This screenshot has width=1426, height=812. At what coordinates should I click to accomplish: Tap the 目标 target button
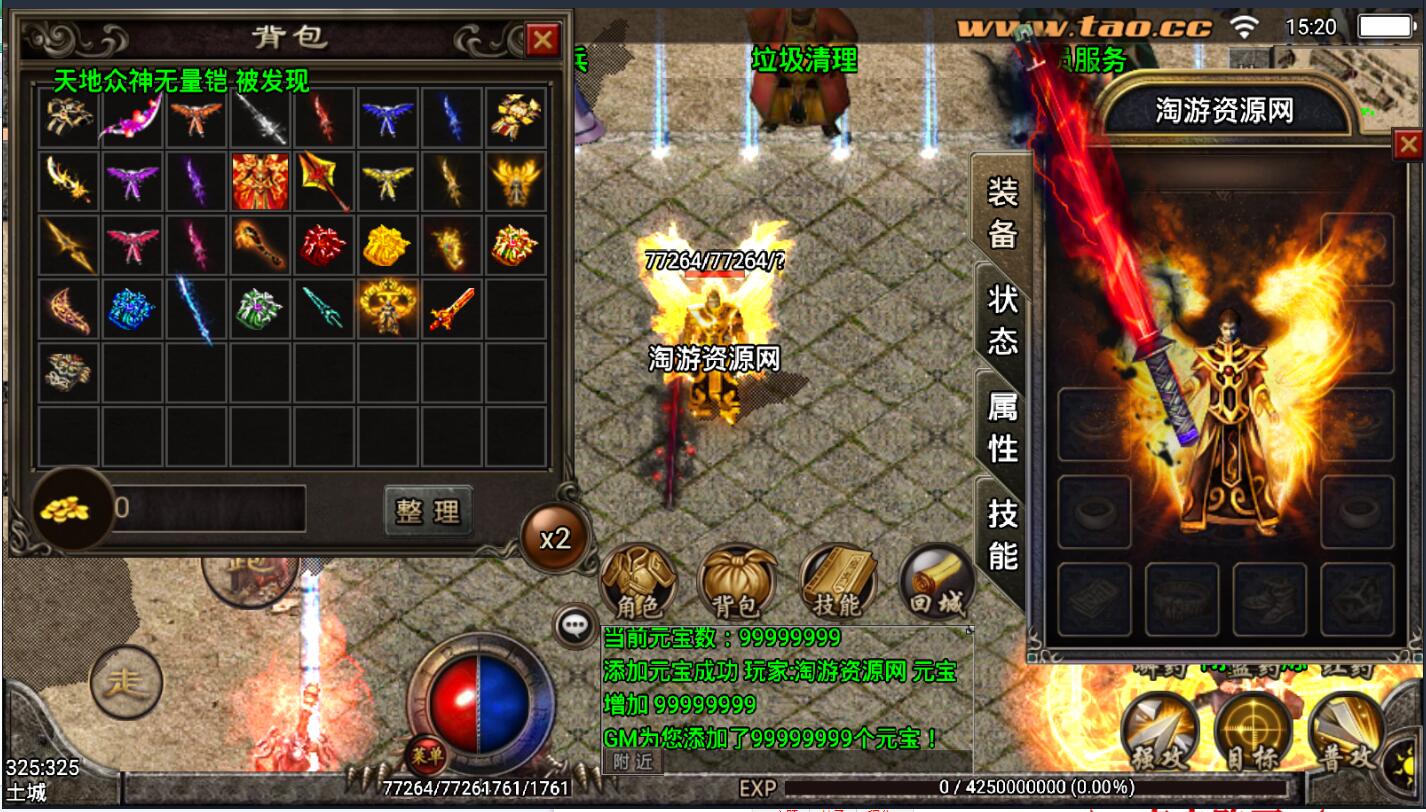click(x=1252, y=730)
